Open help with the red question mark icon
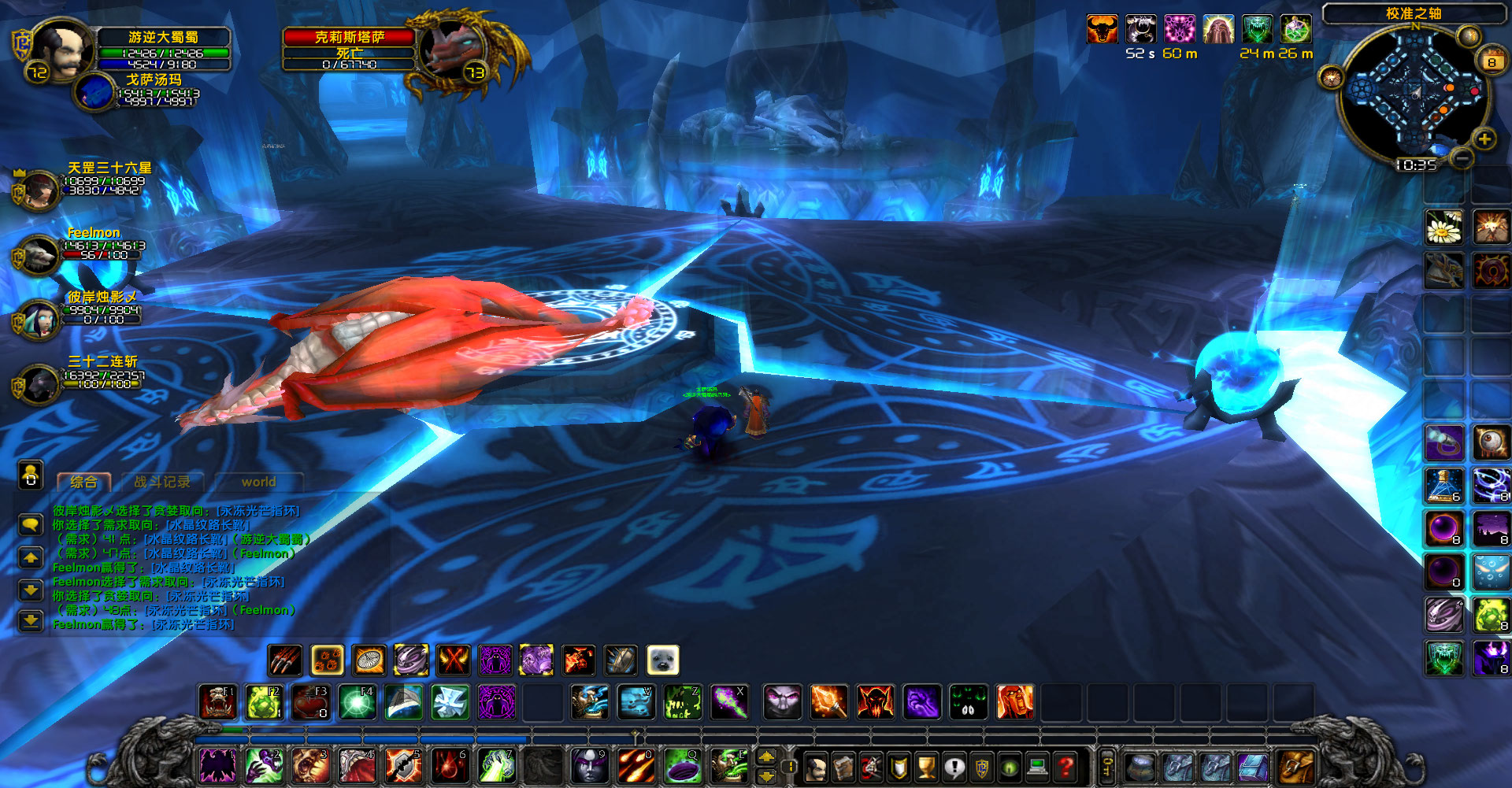1512x788 pixels. point(1065,768)
